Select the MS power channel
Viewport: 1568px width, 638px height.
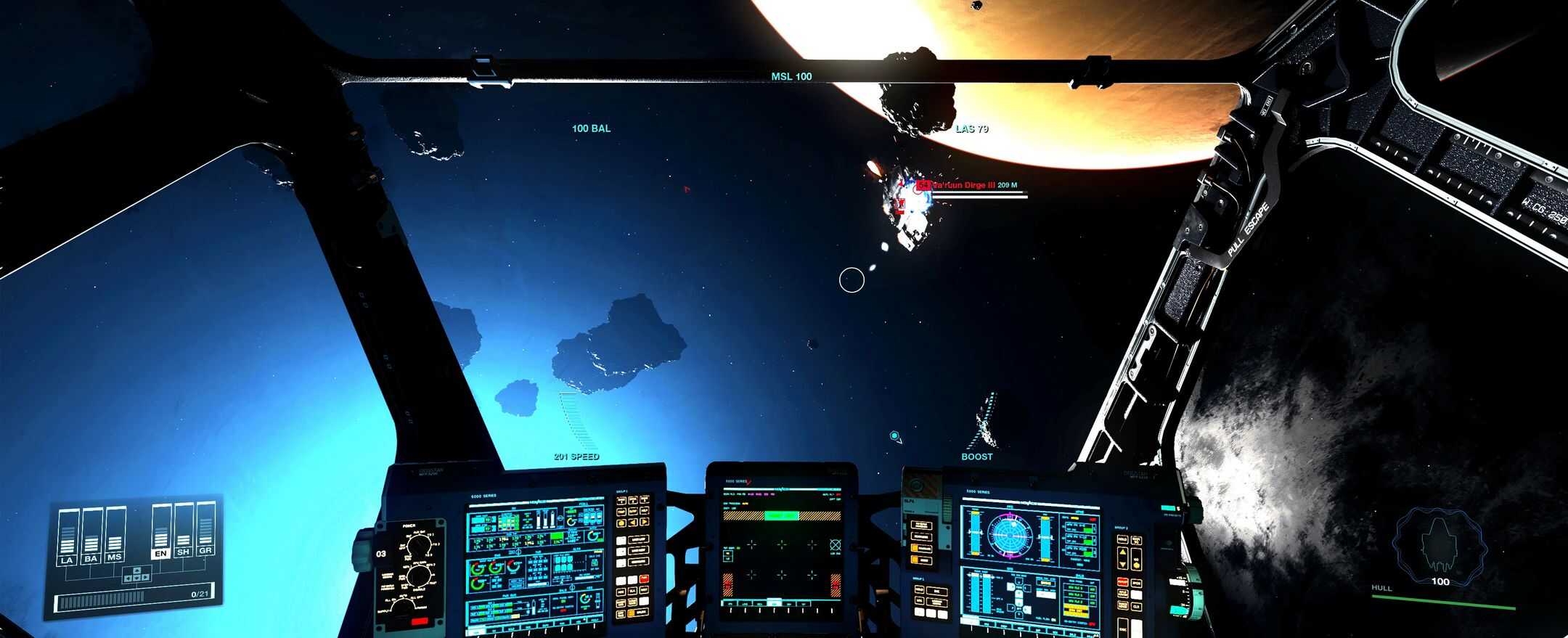(x=114, y=557)
